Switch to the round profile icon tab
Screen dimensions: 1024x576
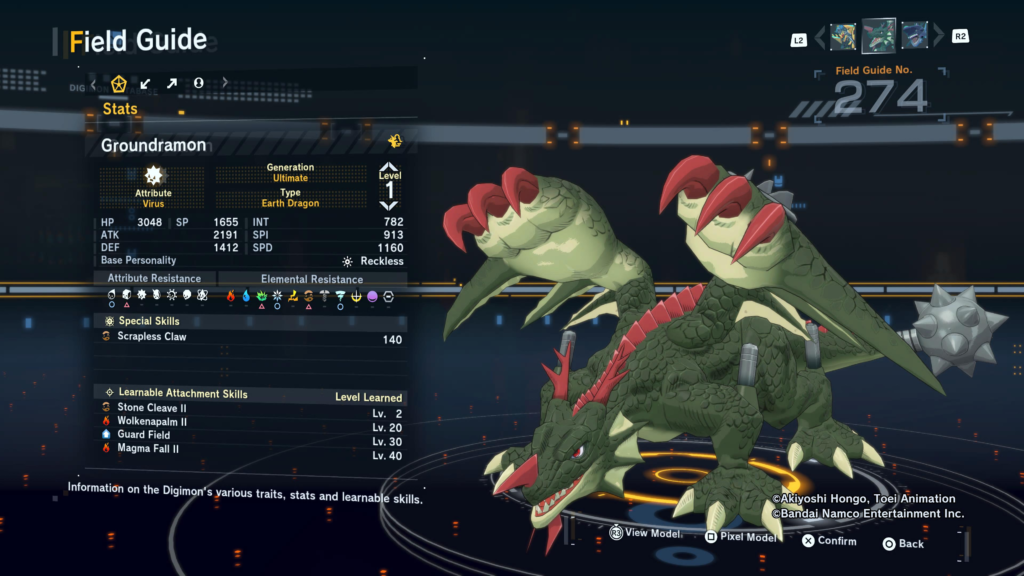(x=198, y=83)
